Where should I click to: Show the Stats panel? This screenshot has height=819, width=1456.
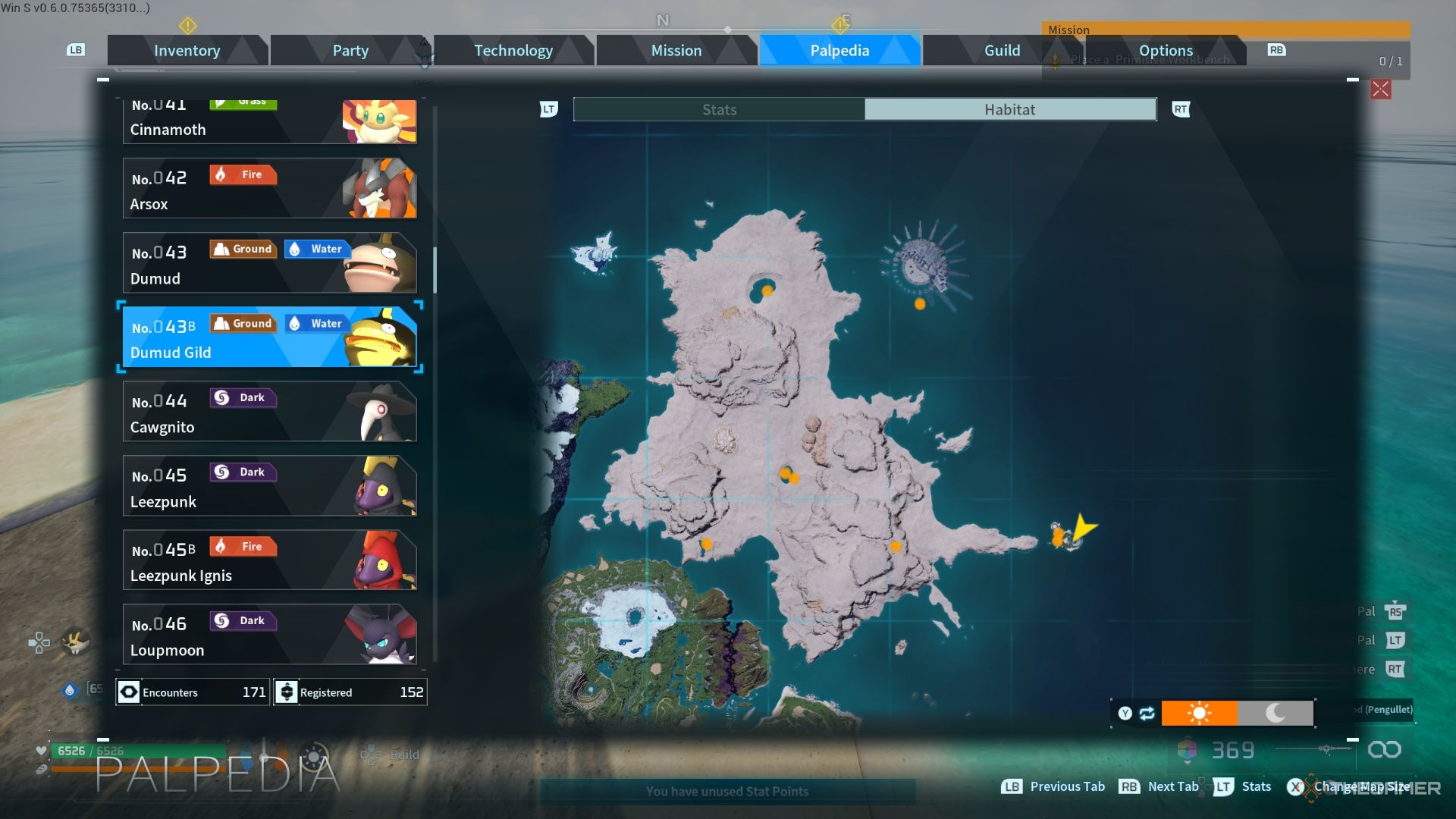tap(719, 110)
